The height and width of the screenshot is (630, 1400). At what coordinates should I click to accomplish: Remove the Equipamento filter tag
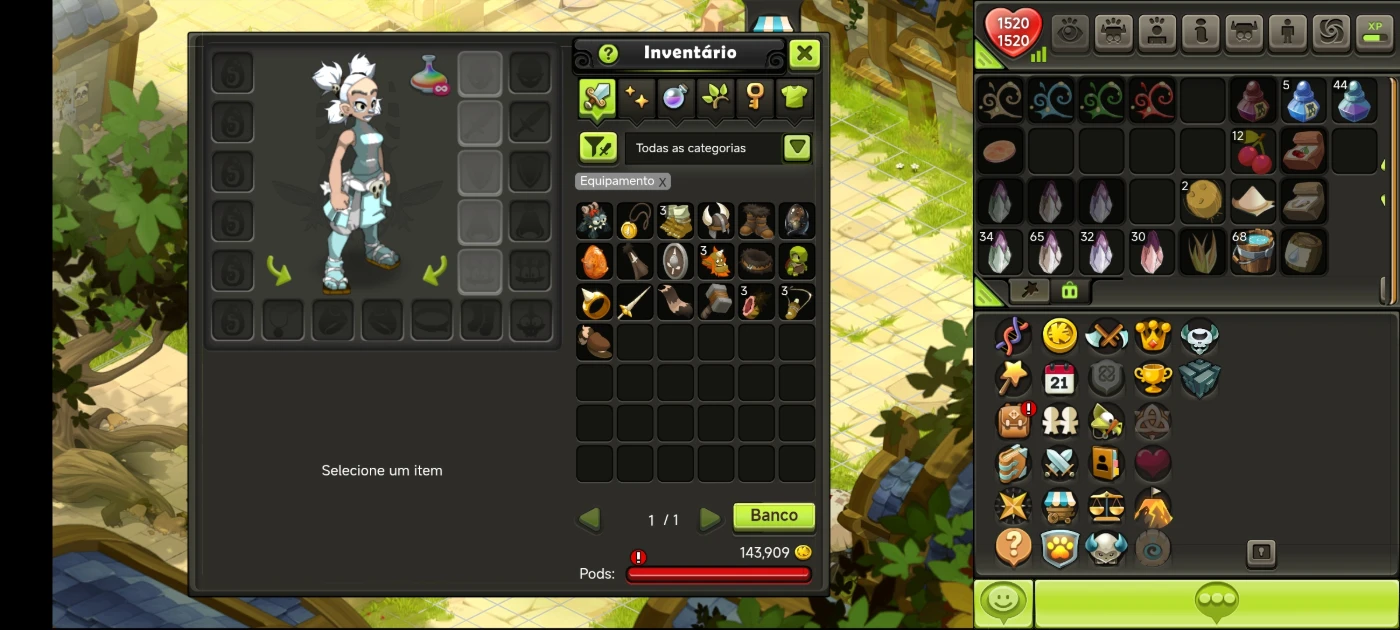pos(662,182)
